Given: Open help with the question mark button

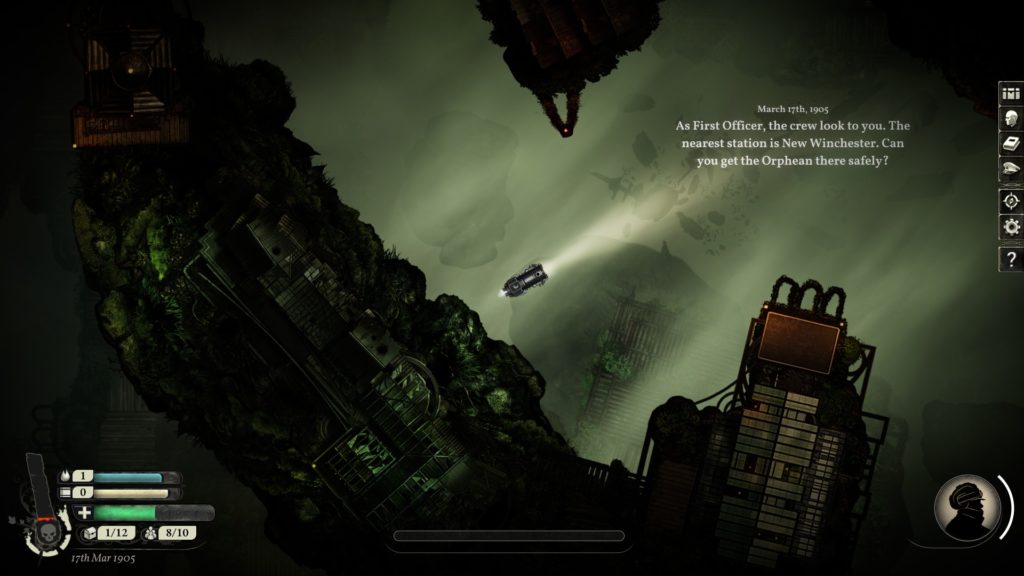Looking at the screenshot, I should click(1010, 260).
